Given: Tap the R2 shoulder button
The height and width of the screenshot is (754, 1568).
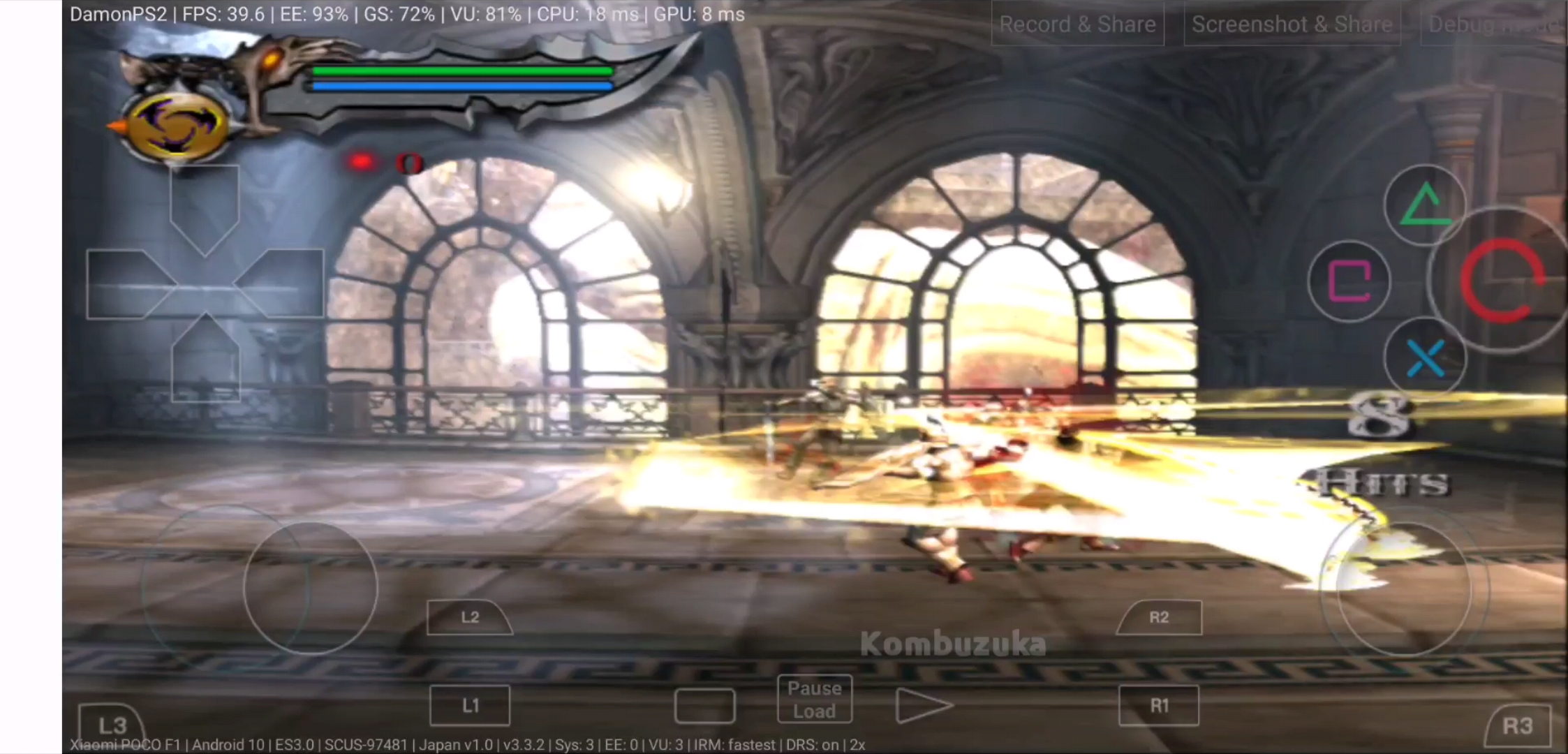Looking at the screenshot, I should coord(1159,618).
